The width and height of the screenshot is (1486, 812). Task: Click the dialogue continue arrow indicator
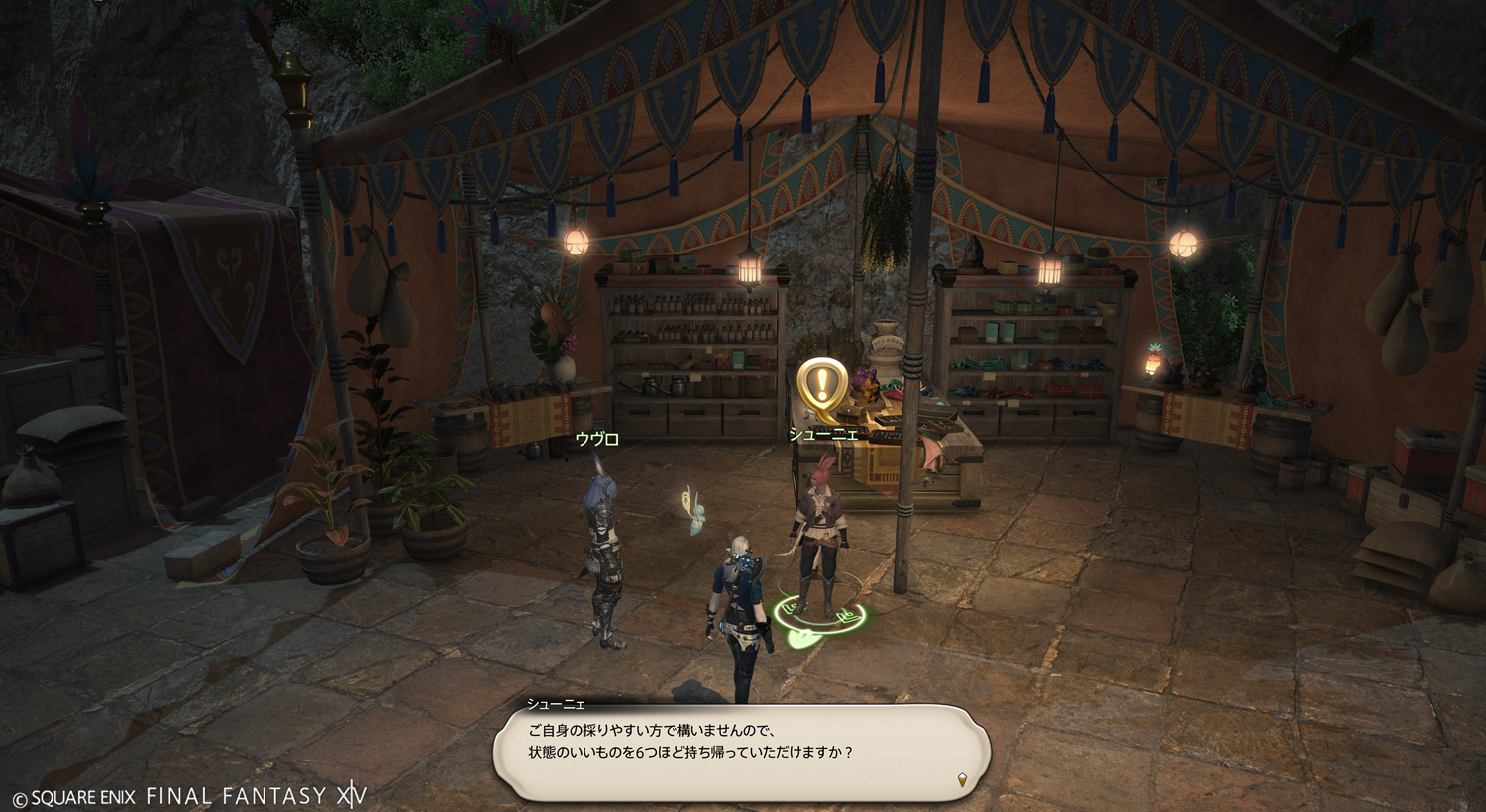click(961, 780)
